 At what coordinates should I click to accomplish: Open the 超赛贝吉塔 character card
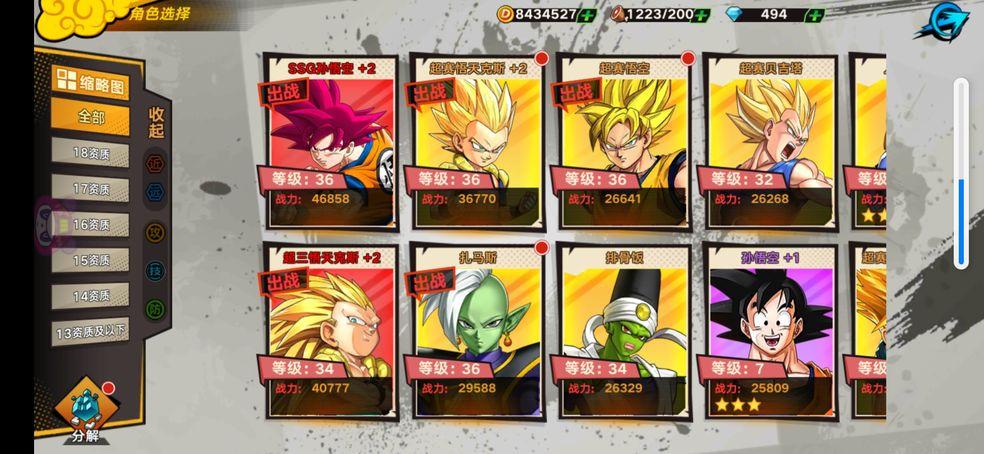[769, 142]
